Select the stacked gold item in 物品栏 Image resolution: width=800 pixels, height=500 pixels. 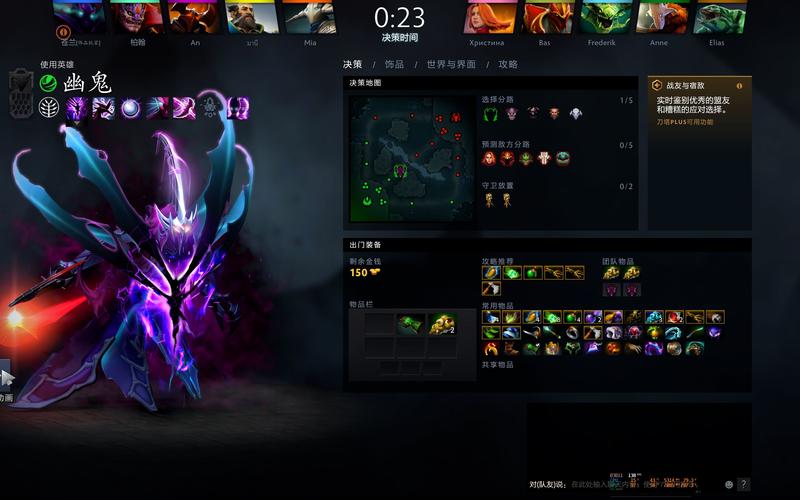(441, 324)
